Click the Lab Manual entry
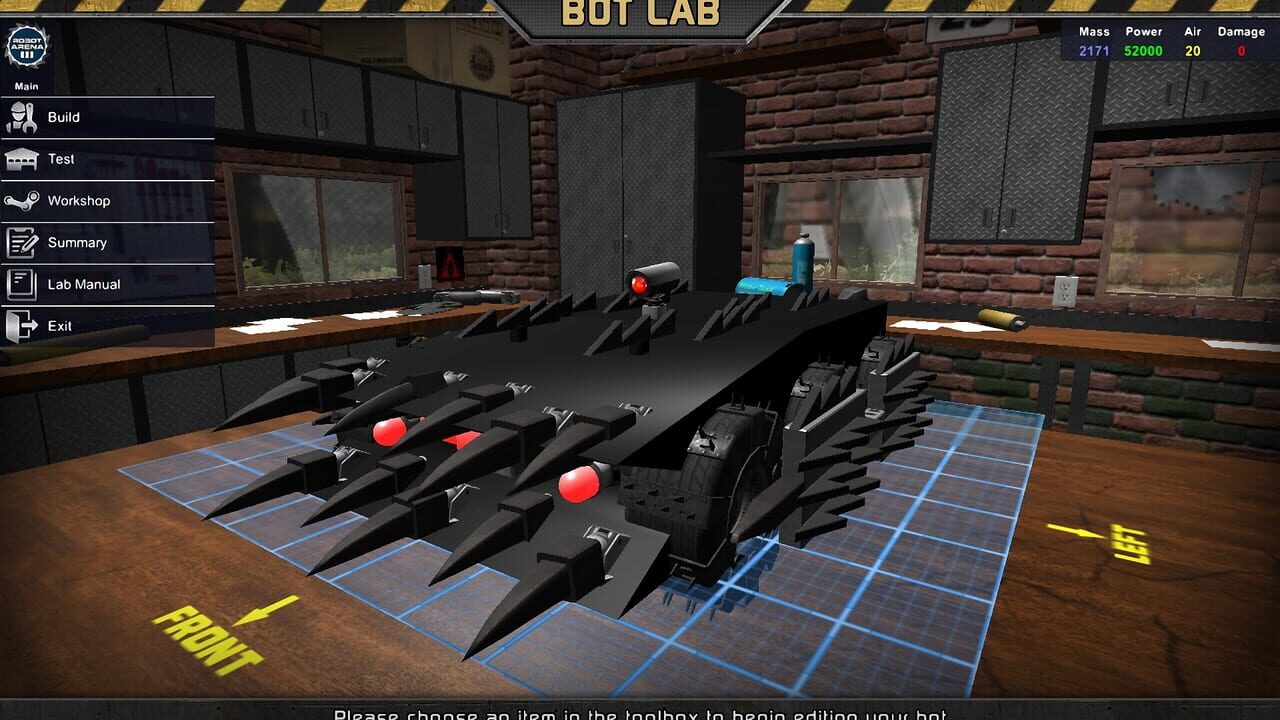The width and height of the screenshot is (1280, 720). [82, 284]
